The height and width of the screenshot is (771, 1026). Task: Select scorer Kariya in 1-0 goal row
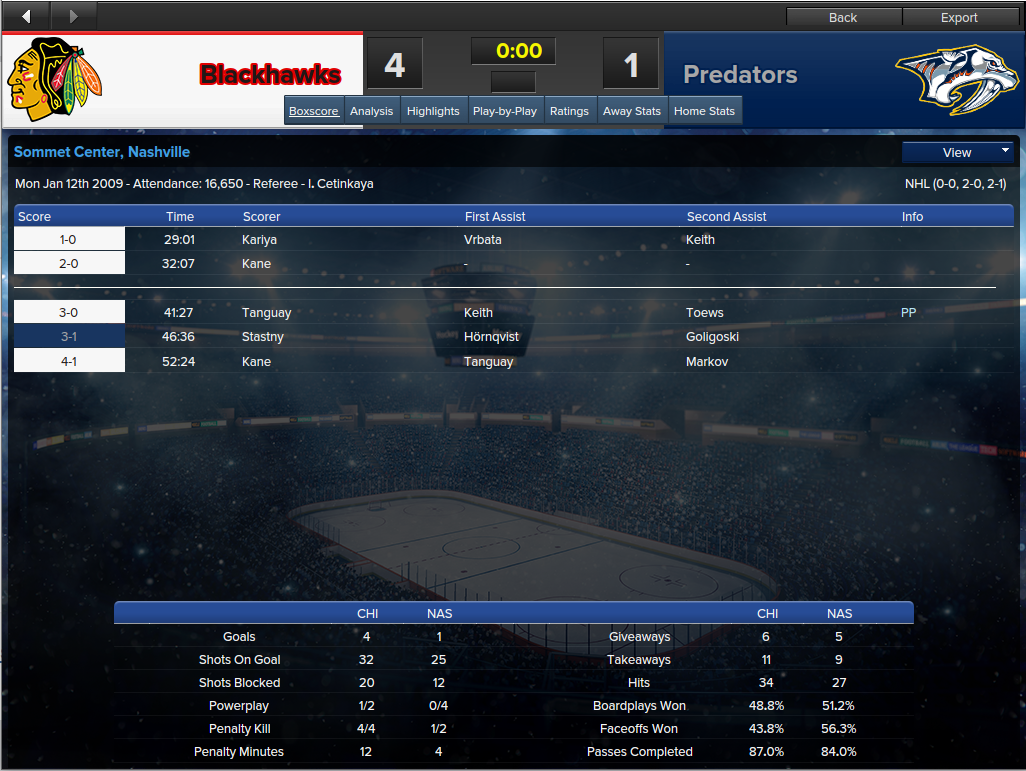pyautogui.click(x=259, y=240)
